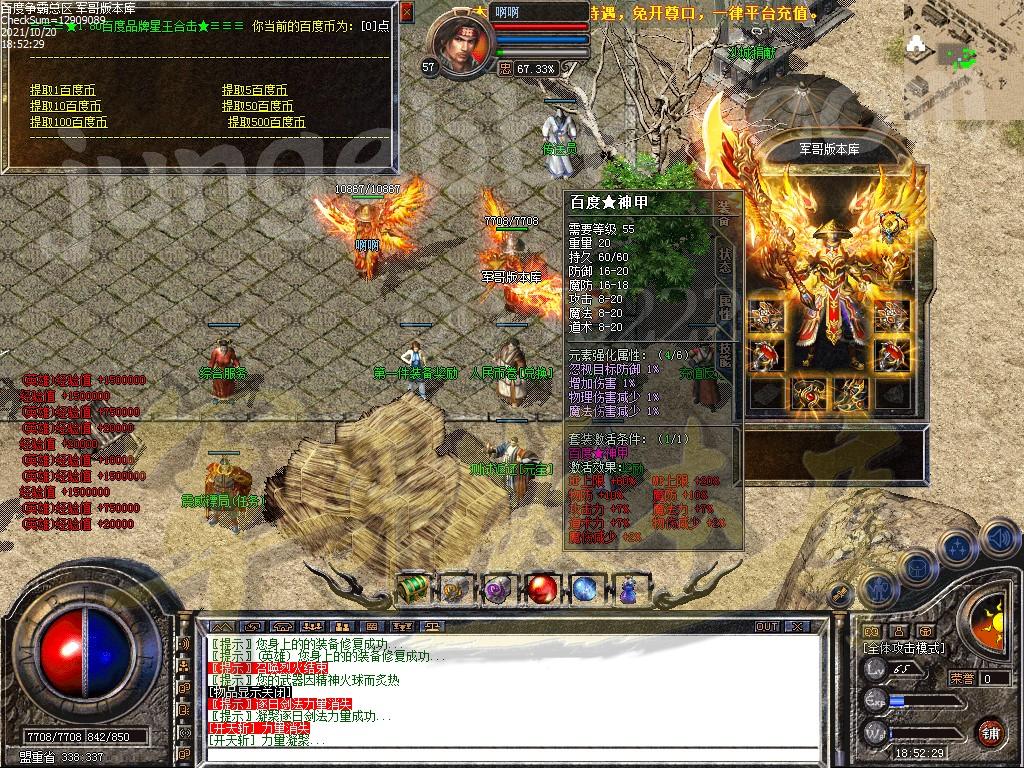Image resolution: width=1024 pixels, height=768 pixels.
Task: Choose the 提取100百度币 link
Action: (x=68, y=122)
